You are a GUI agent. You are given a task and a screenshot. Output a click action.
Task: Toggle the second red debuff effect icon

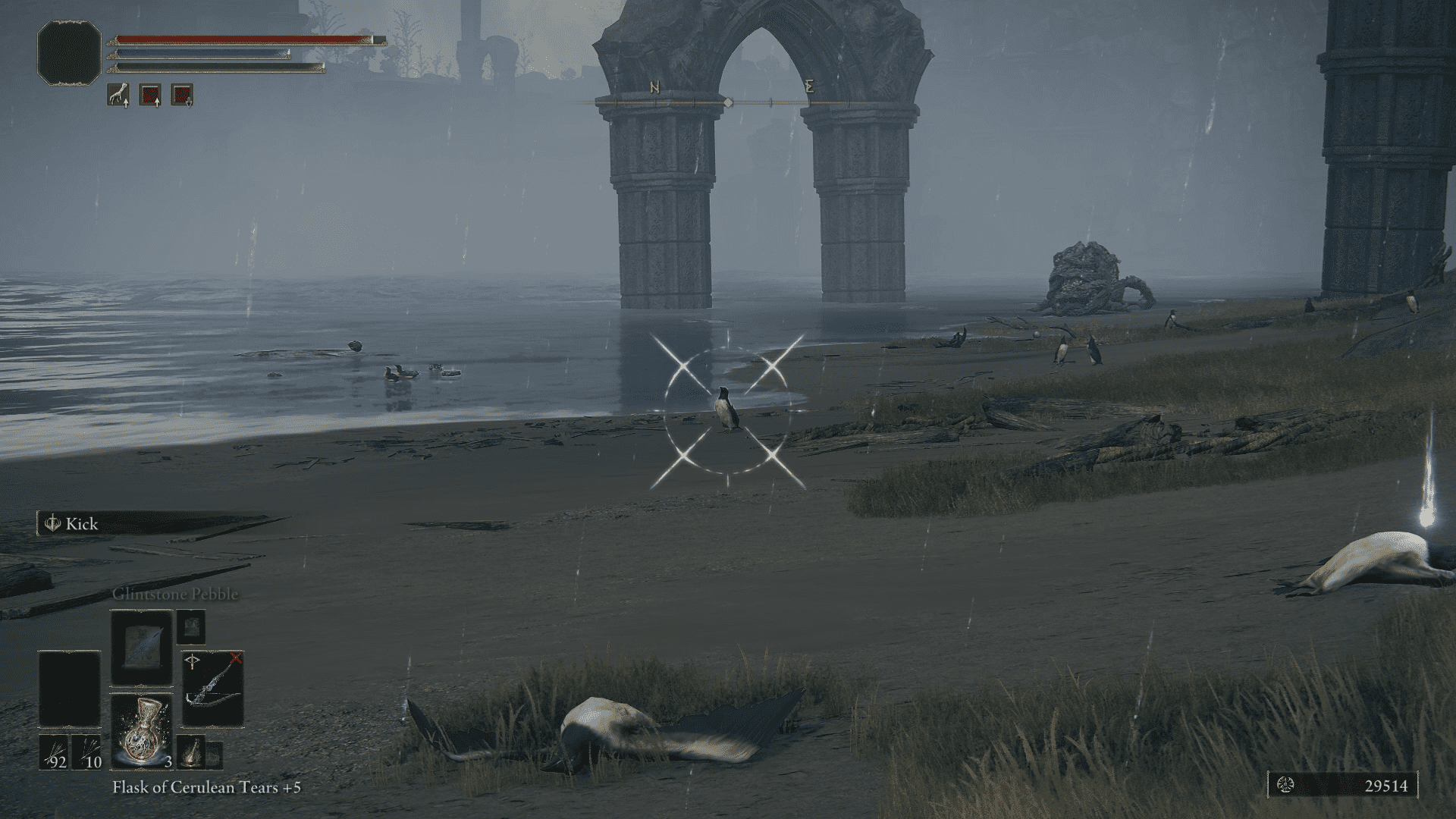[181, 95]
